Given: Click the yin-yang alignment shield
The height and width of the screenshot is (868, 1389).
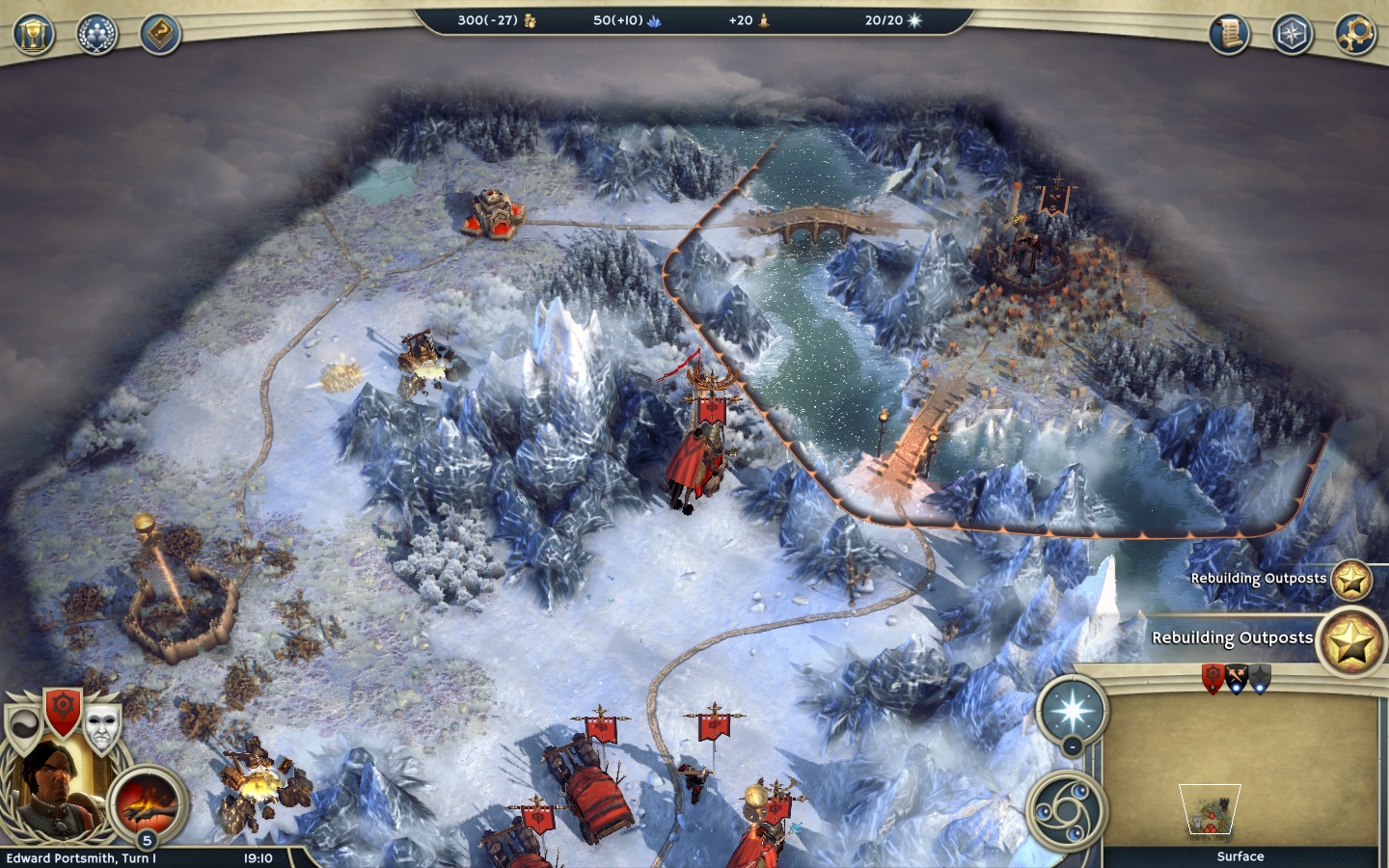Looking at the screenshot, I should [24, 726].
